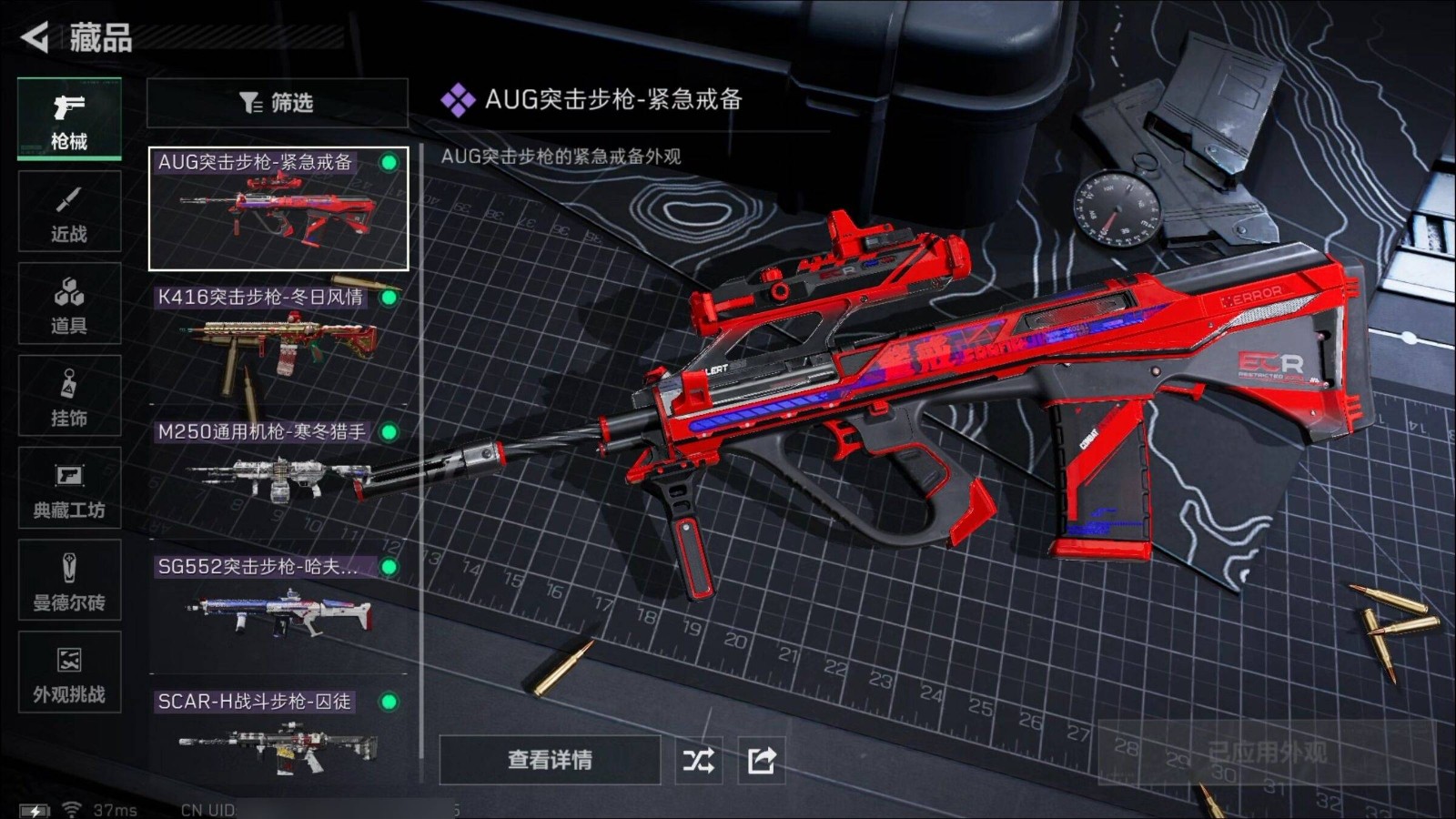The height and width of the screenshot is (819, 1456).
Task: Click the 已应用外观 applied appearance button
Action: click(x=1267, y=753)
